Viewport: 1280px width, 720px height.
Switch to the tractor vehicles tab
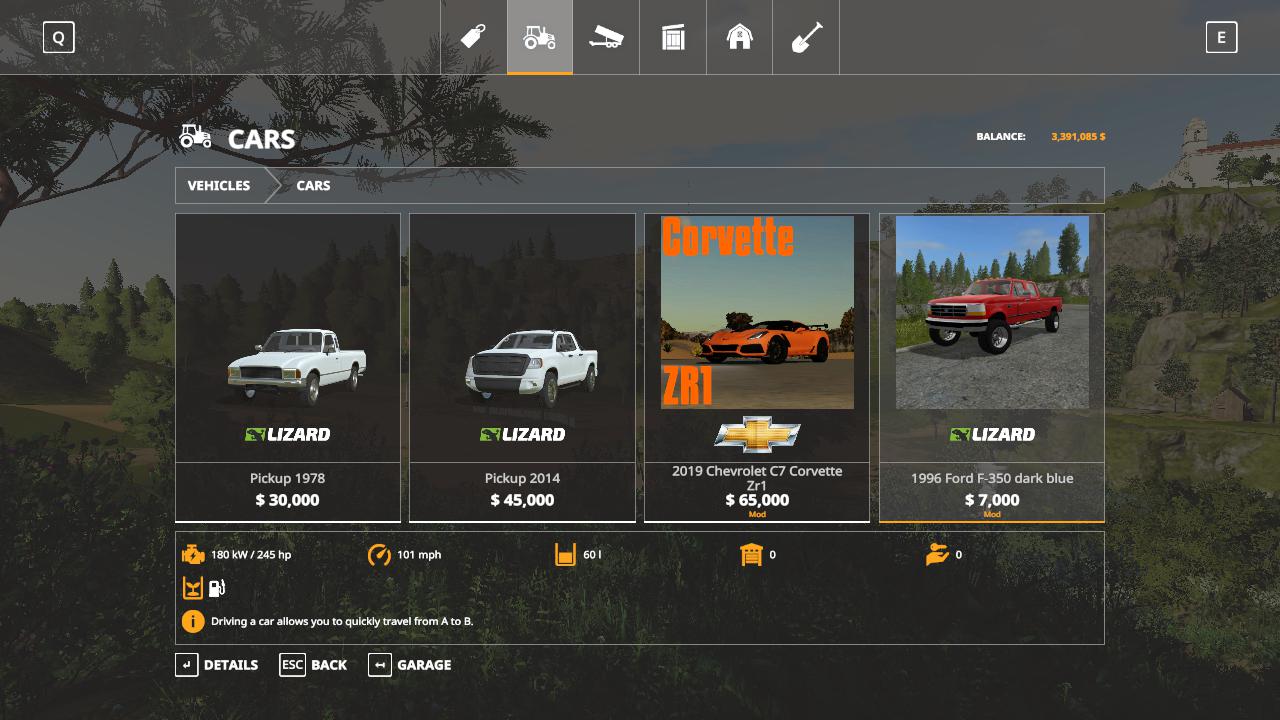pos(540,37)
